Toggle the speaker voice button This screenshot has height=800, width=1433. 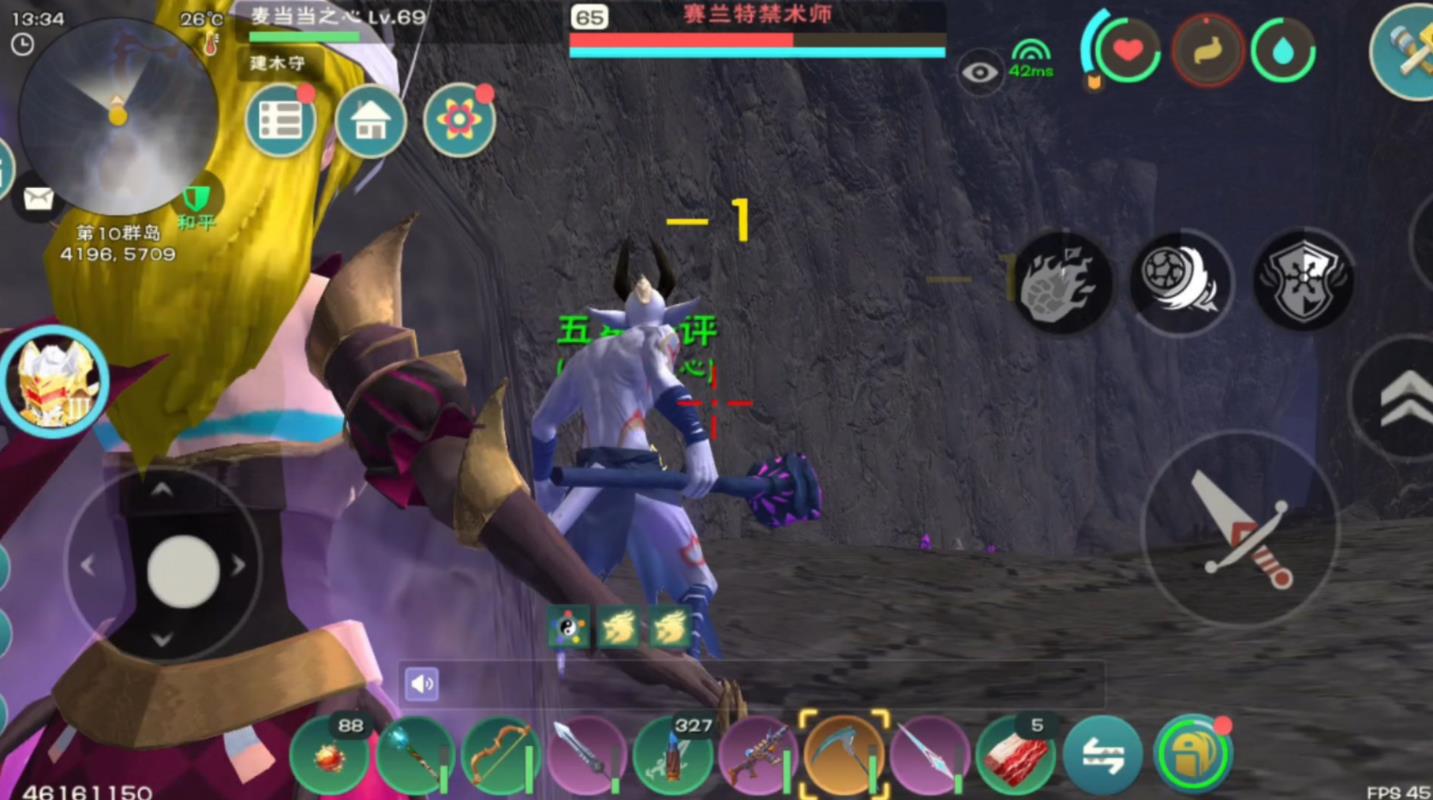422,684
